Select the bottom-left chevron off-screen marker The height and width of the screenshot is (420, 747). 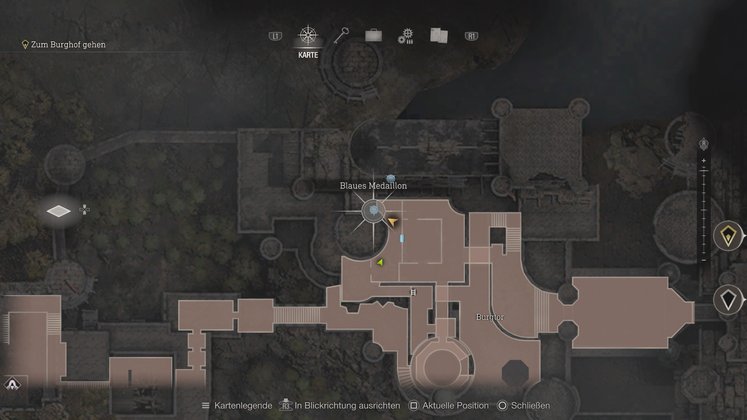coord(12,382)
